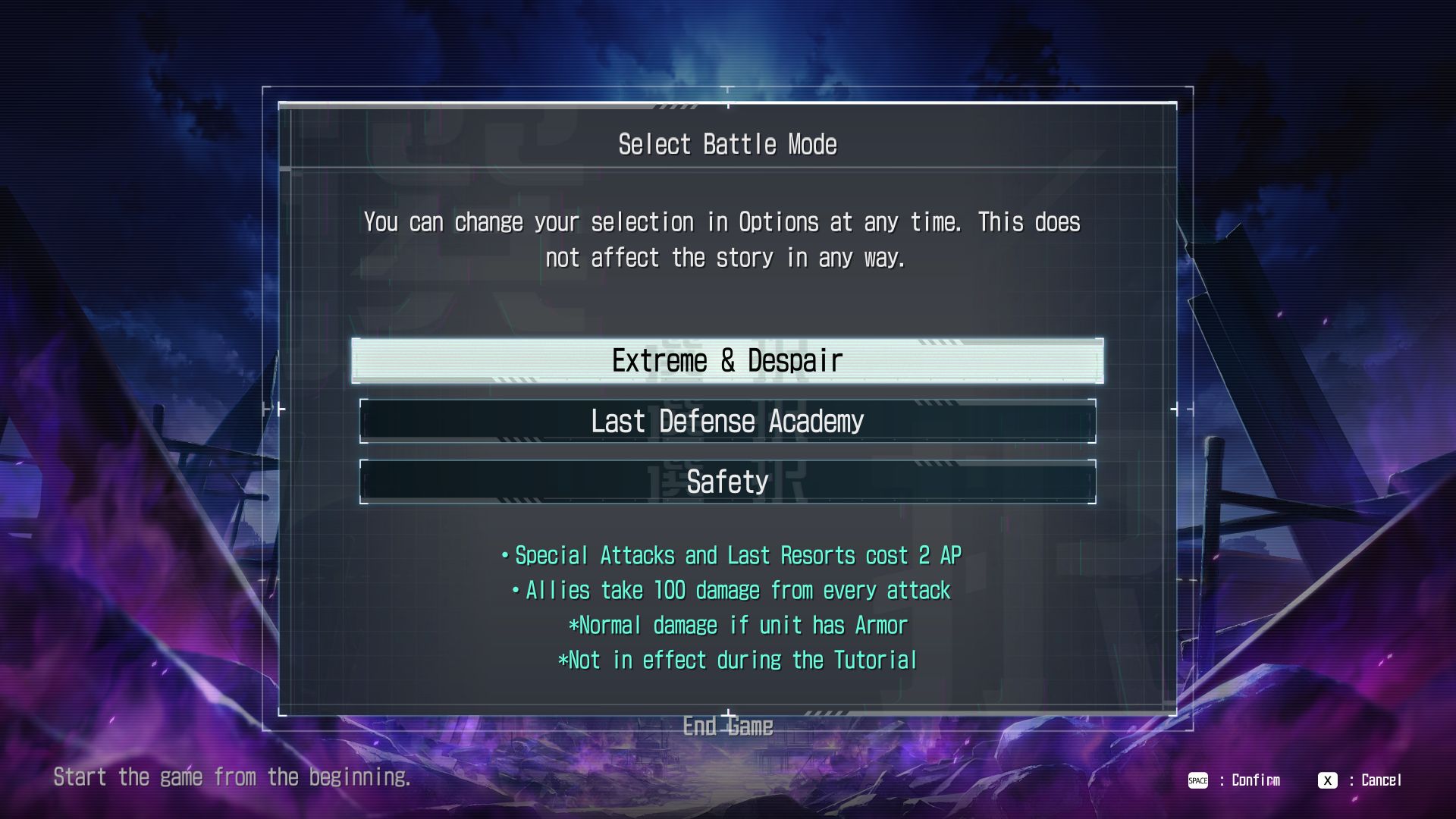1456x819 pixels.
Task: Pick the Safety battle mode
Action: [727, 482]
